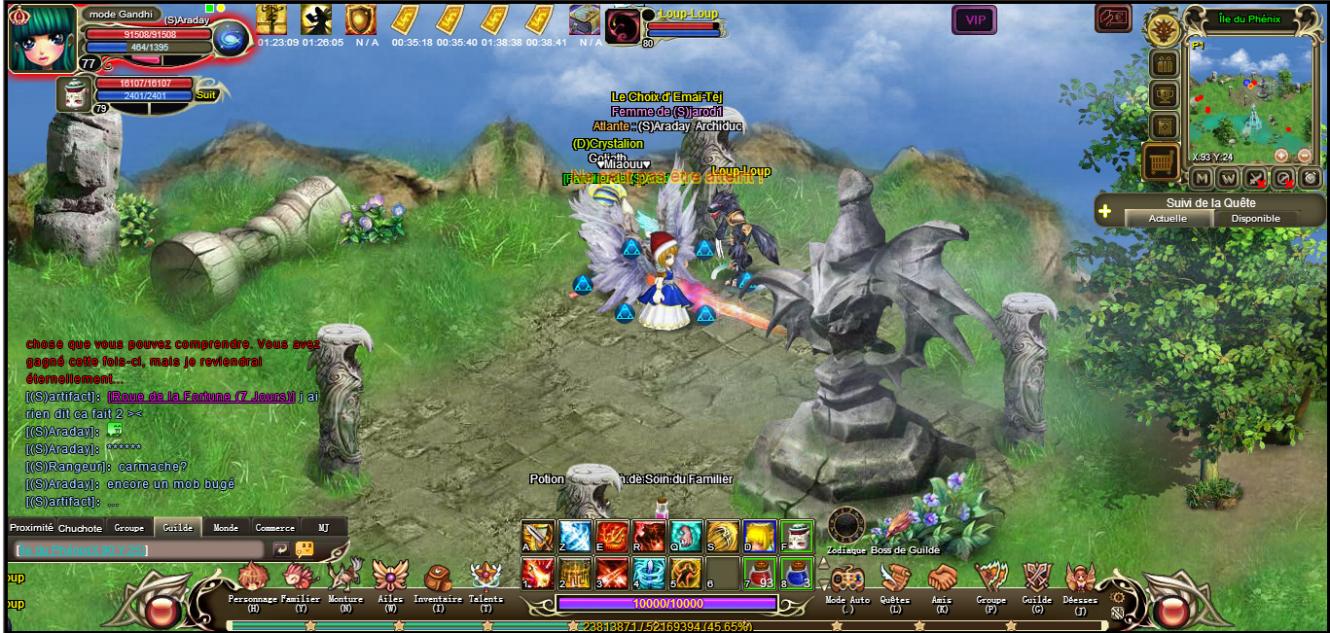Open the Personnage character menu

click(x=252, y=579)
